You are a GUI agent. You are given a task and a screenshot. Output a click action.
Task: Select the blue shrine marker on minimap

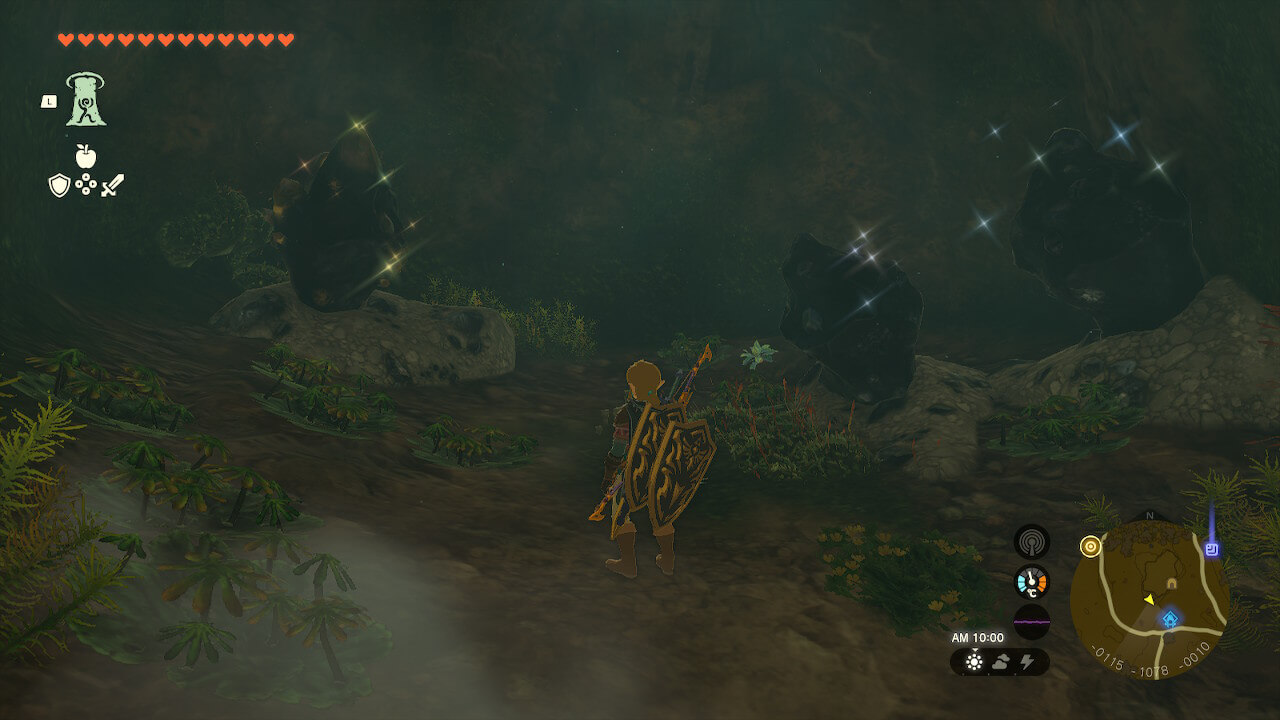[1169, 620]
